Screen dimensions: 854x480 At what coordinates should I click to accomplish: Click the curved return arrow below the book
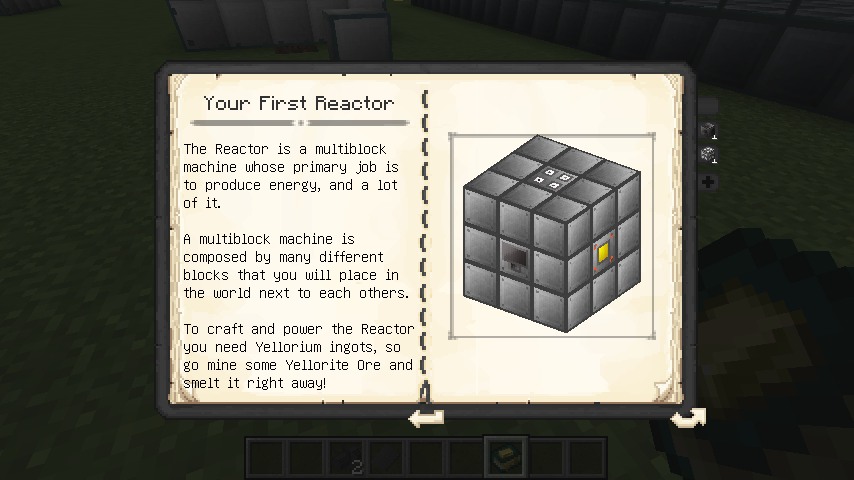tap(687, 418)
